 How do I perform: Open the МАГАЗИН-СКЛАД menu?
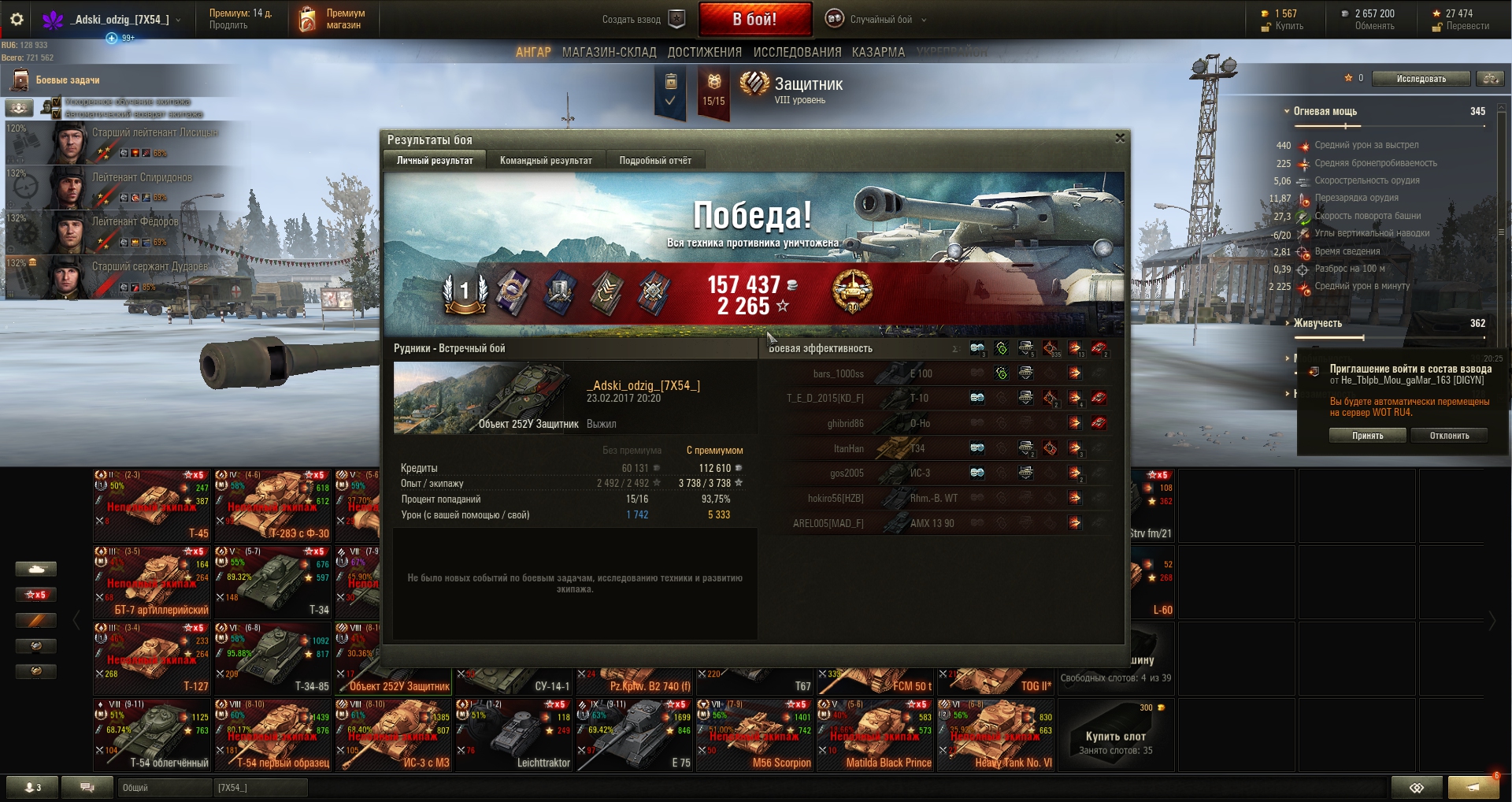click(x=609, y=52)
